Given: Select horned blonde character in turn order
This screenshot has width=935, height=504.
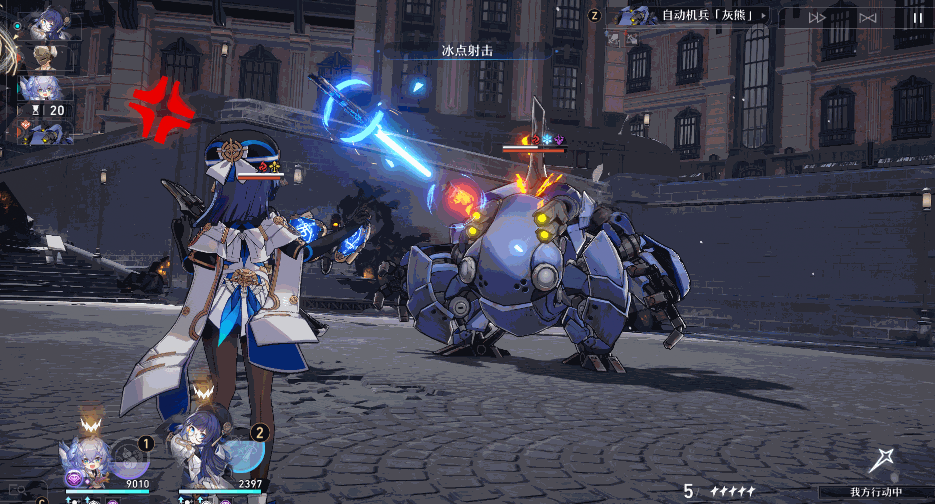Looking at the screenshot, I should point(44,56).
